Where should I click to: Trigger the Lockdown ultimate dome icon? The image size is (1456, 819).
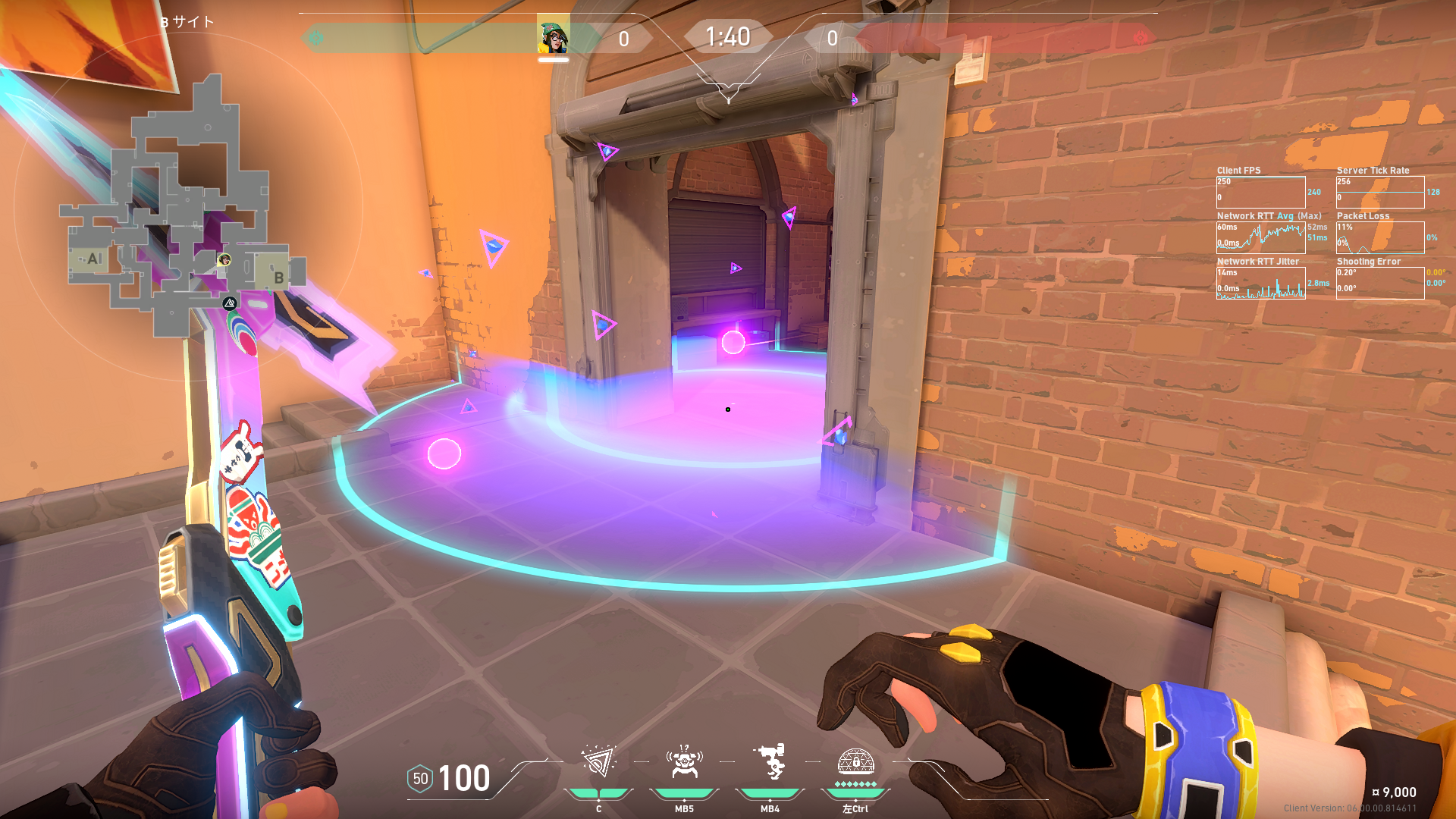tap(855, 761)
